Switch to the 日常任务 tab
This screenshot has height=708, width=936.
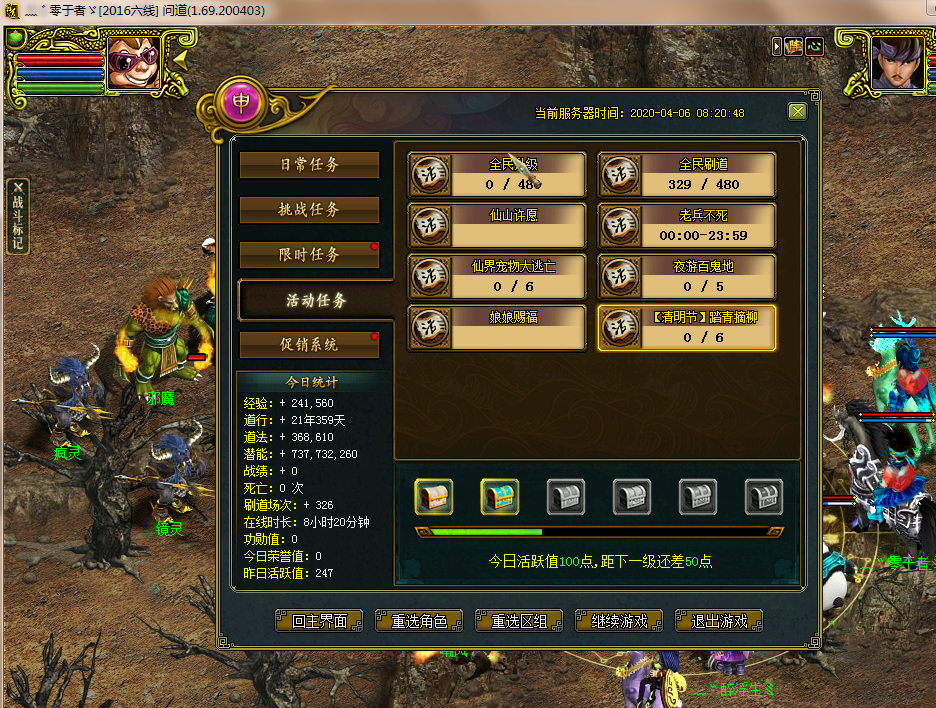(x=309, y=165)
